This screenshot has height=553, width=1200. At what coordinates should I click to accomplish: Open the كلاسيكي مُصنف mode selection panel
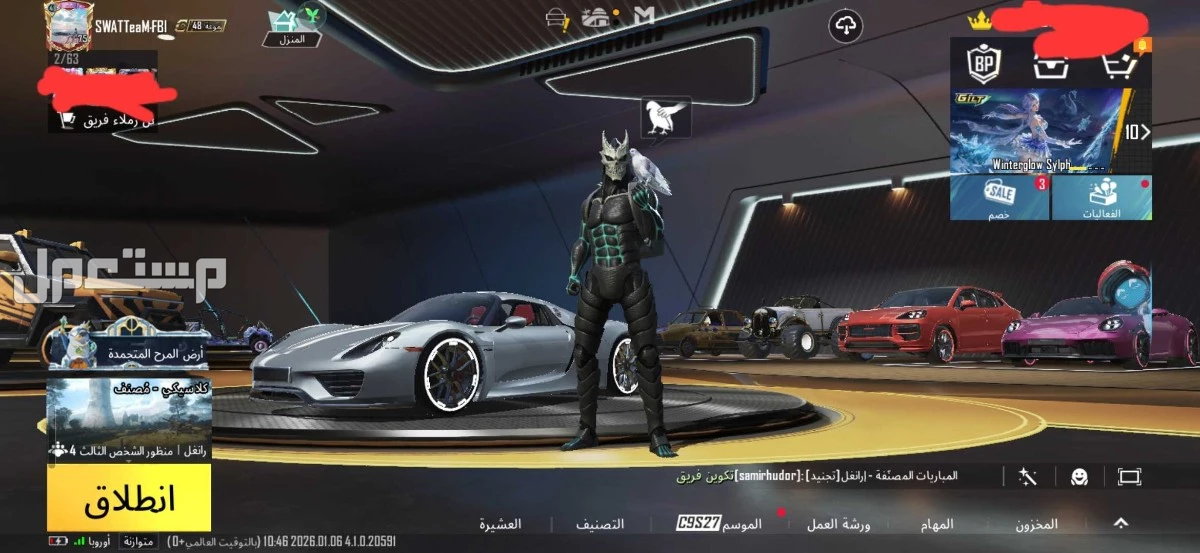click(x=129, y=419)
